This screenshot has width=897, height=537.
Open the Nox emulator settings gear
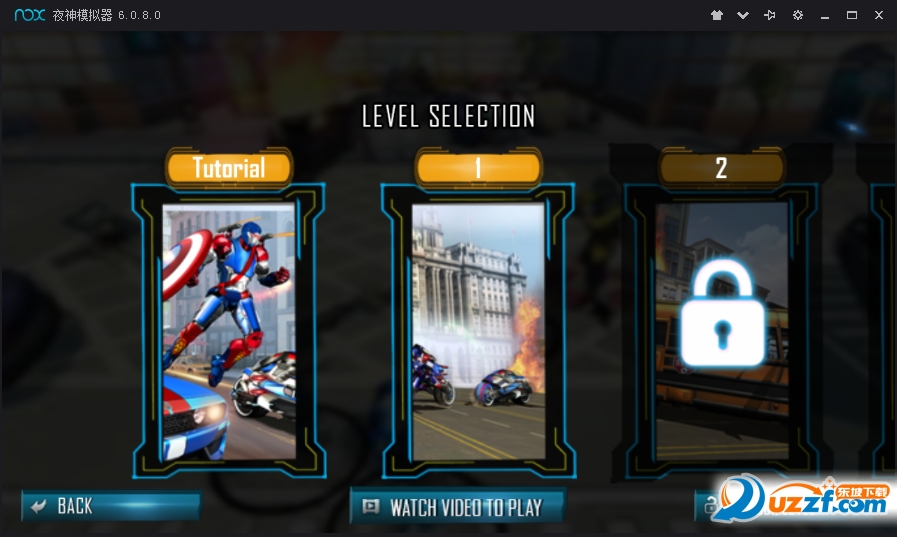[x=798, y=15]
